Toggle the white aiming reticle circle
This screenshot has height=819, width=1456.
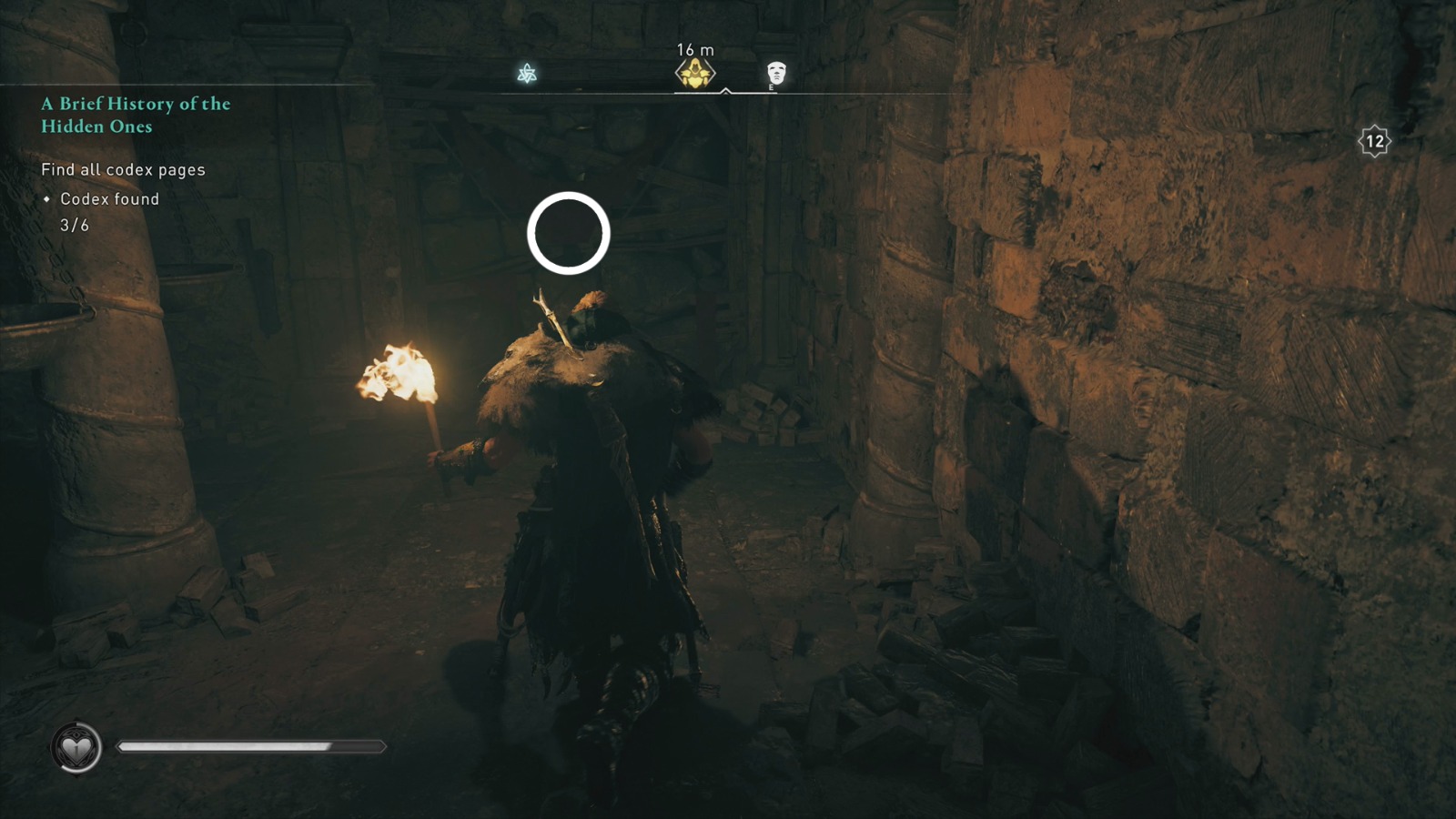point(569,232)
